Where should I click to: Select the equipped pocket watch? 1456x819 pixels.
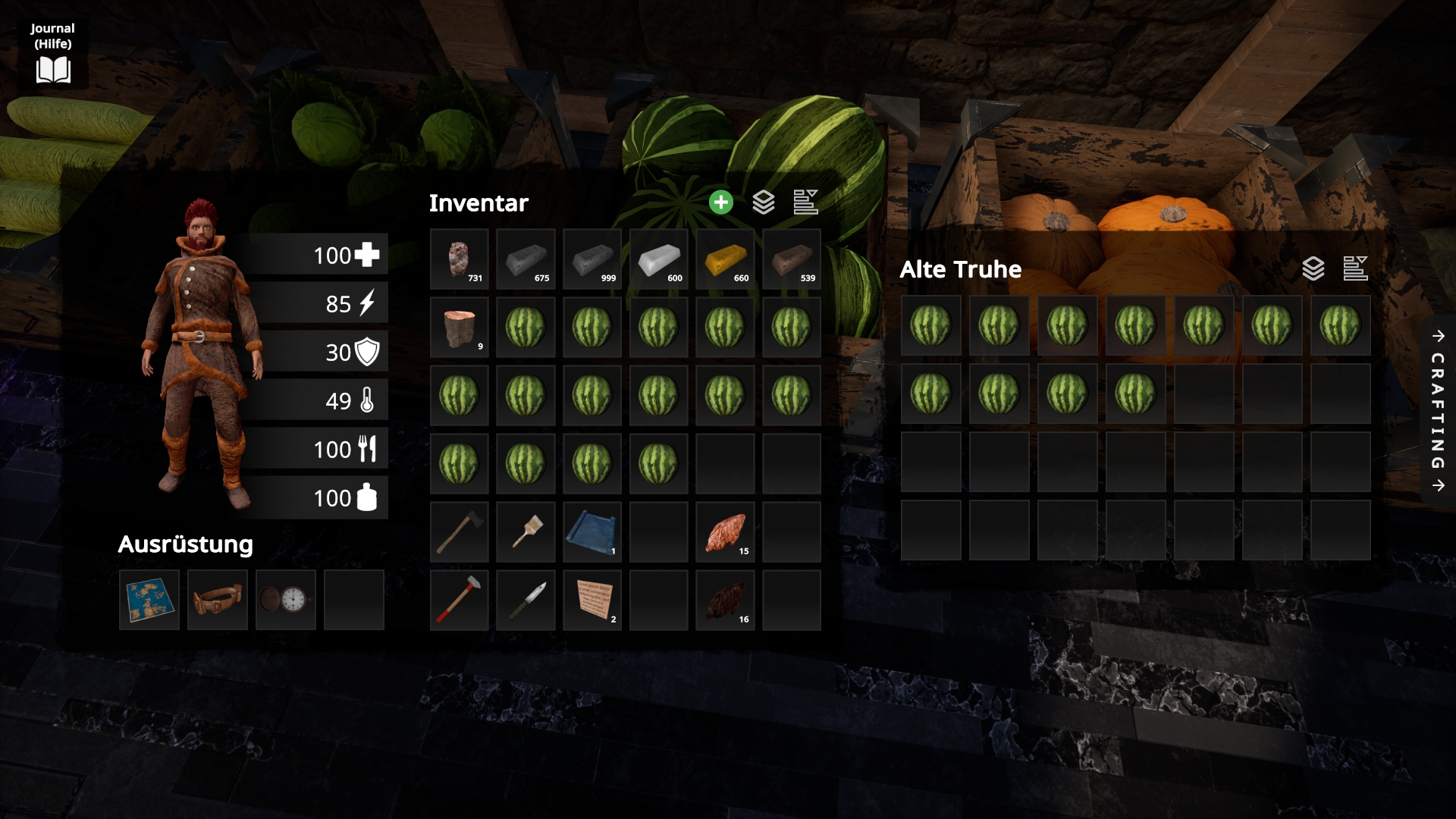click(286, 600)
